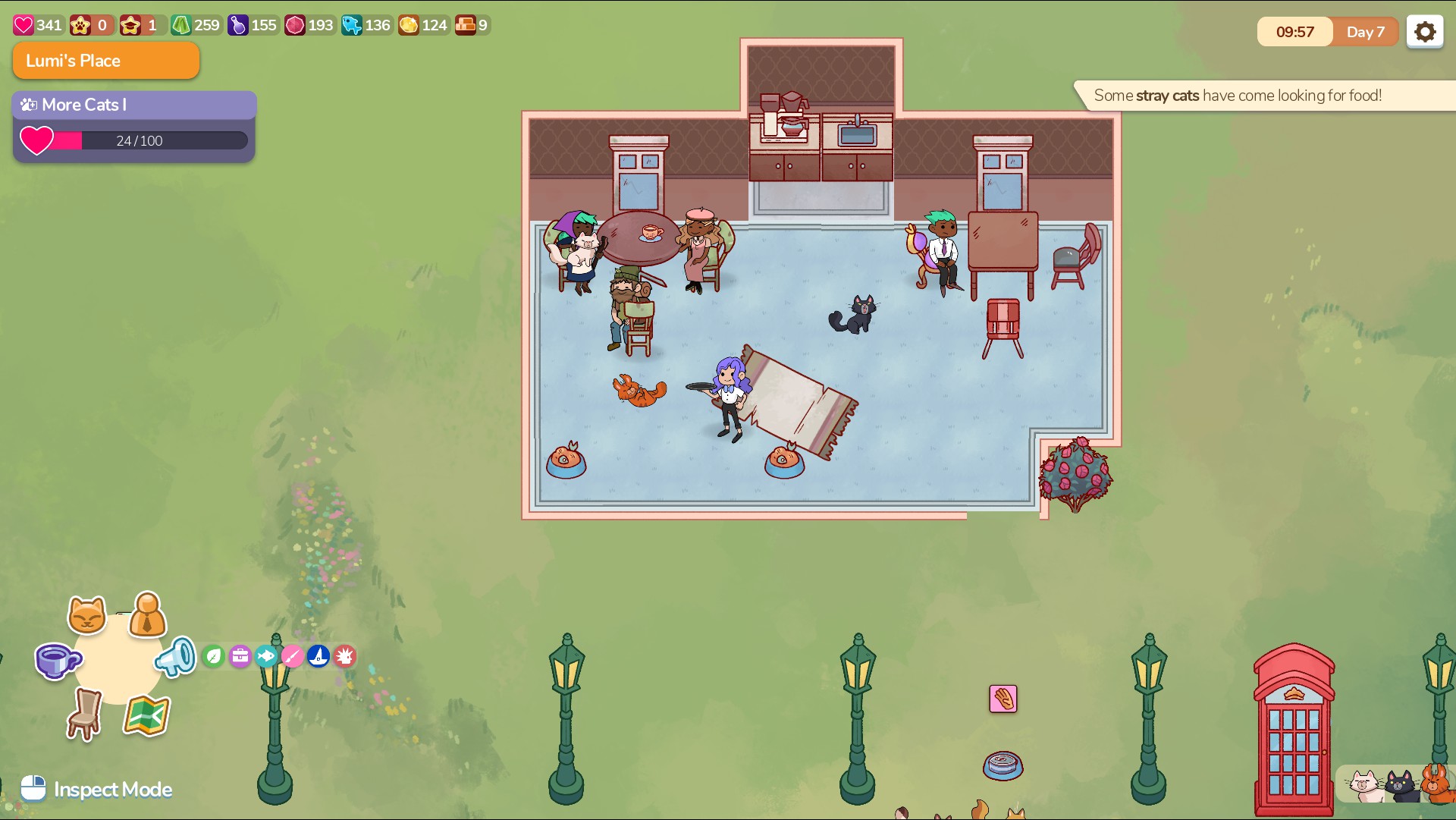Choose the blue witch hat advertising option
Viewport: 1456px width, 820px height.
(318, 656)
